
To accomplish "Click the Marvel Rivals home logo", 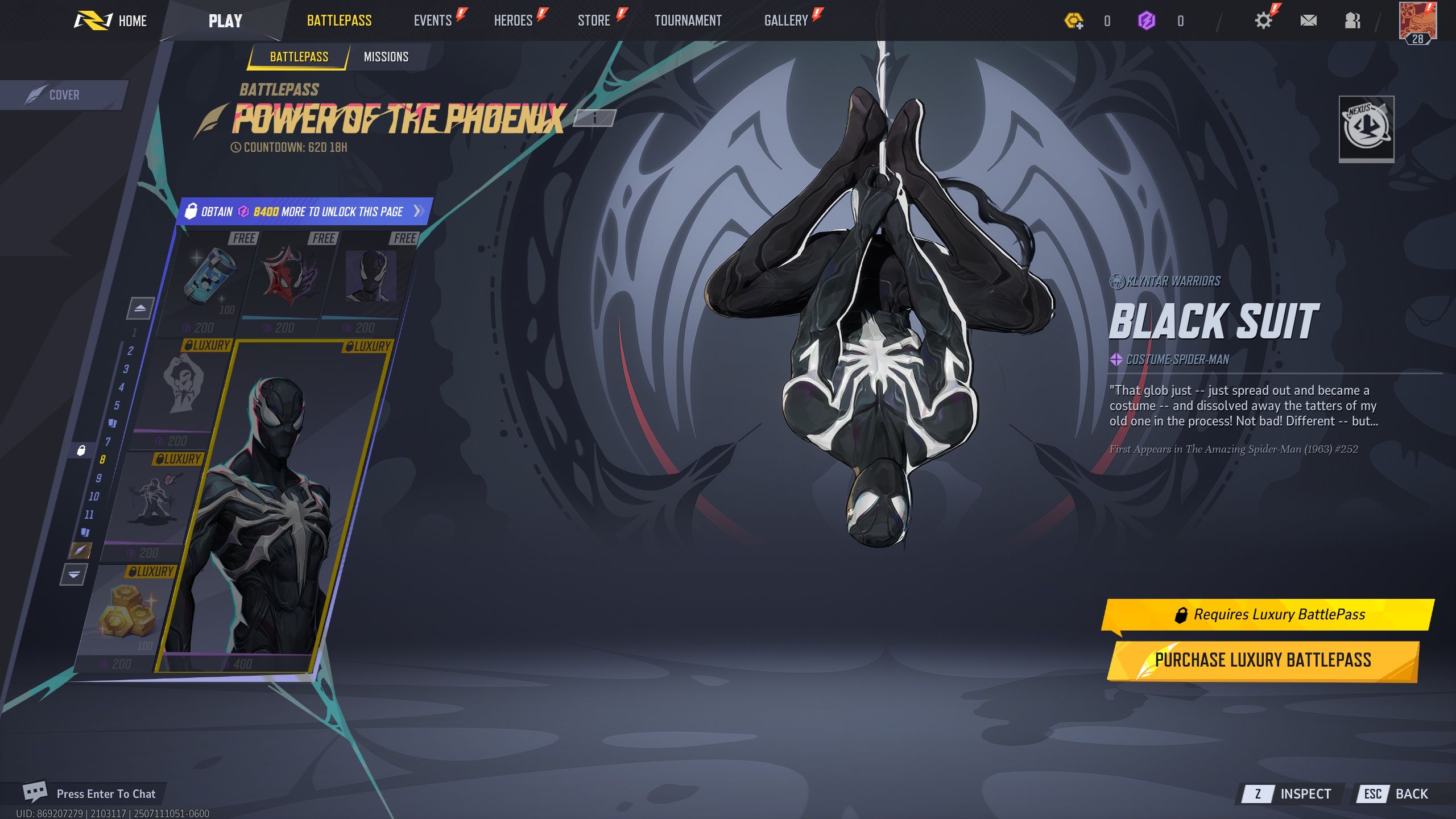I will click(x=94, y=20).
